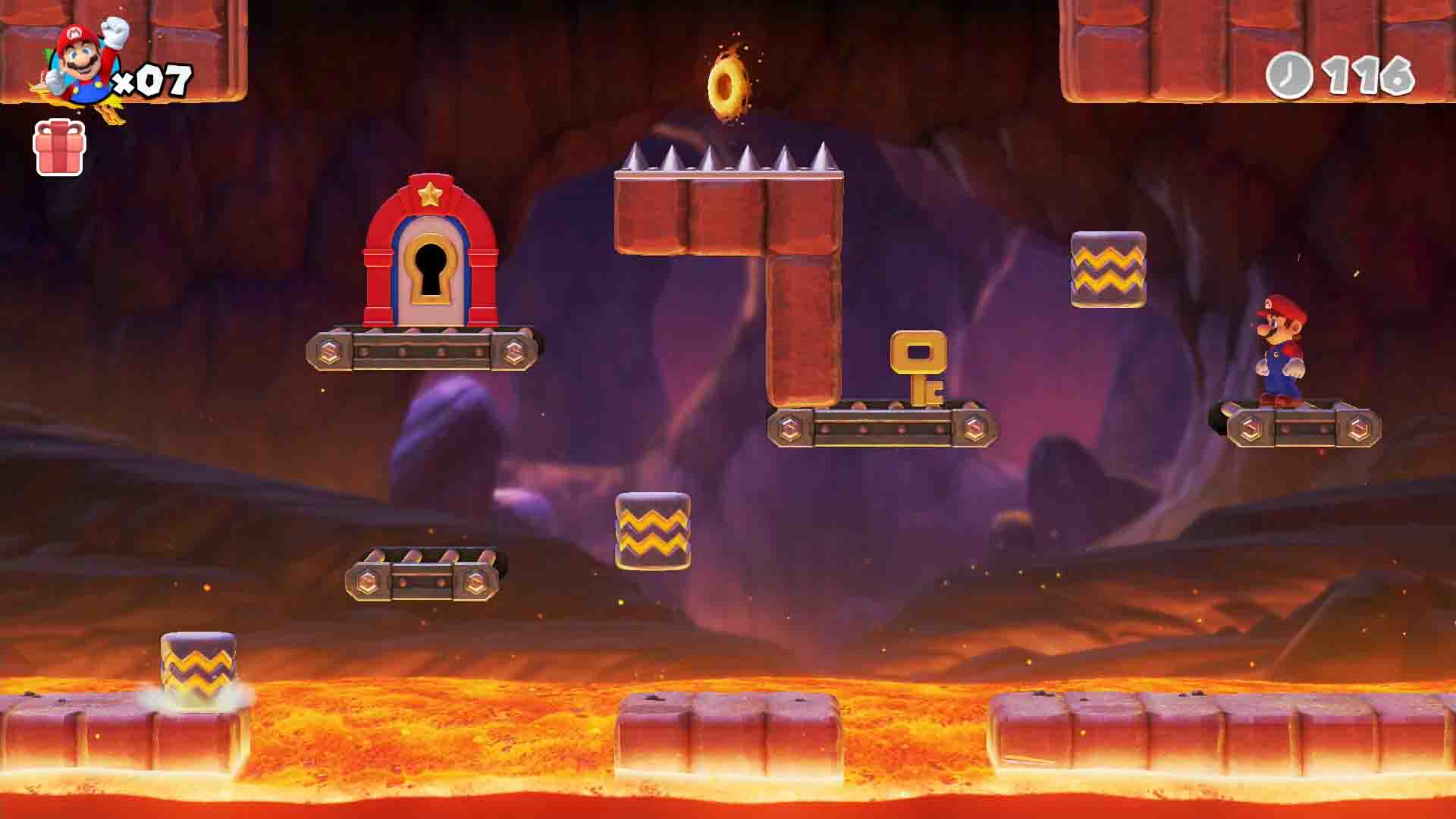Select the spike-topped brick structure
This screenshot has height=819, width=1456.
(728, 212)
